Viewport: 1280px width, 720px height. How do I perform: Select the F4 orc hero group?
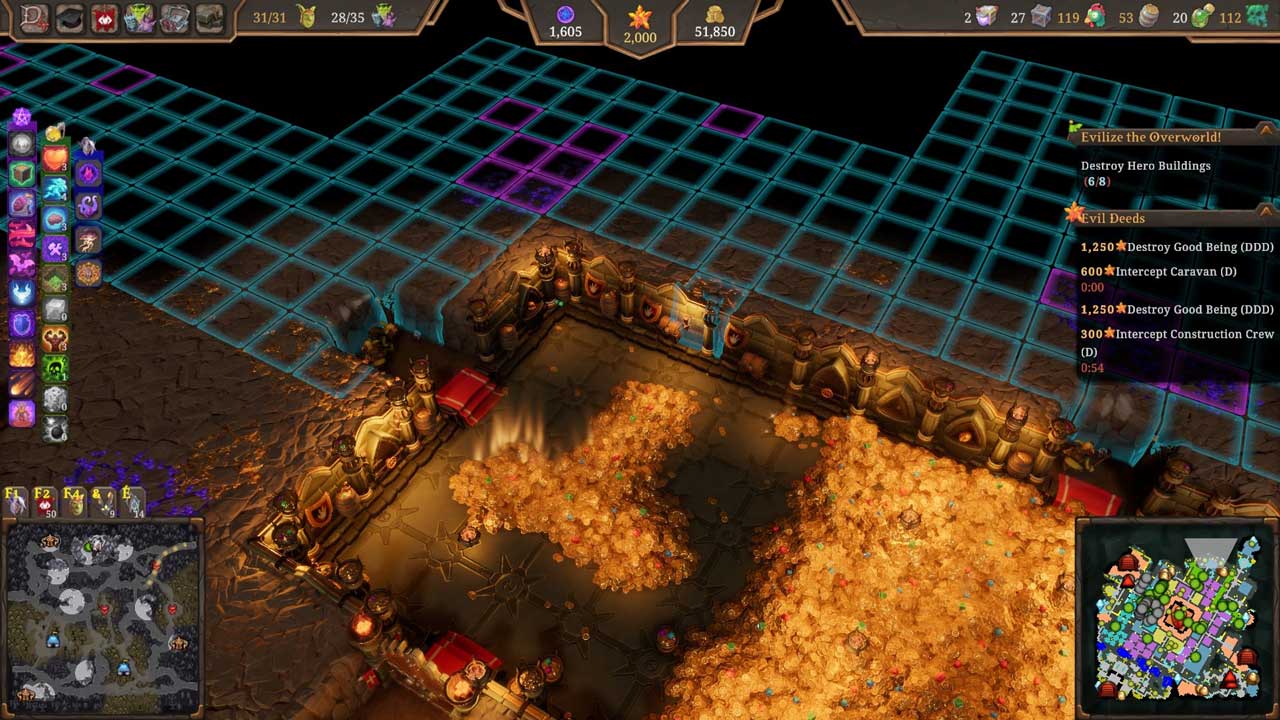74,501
